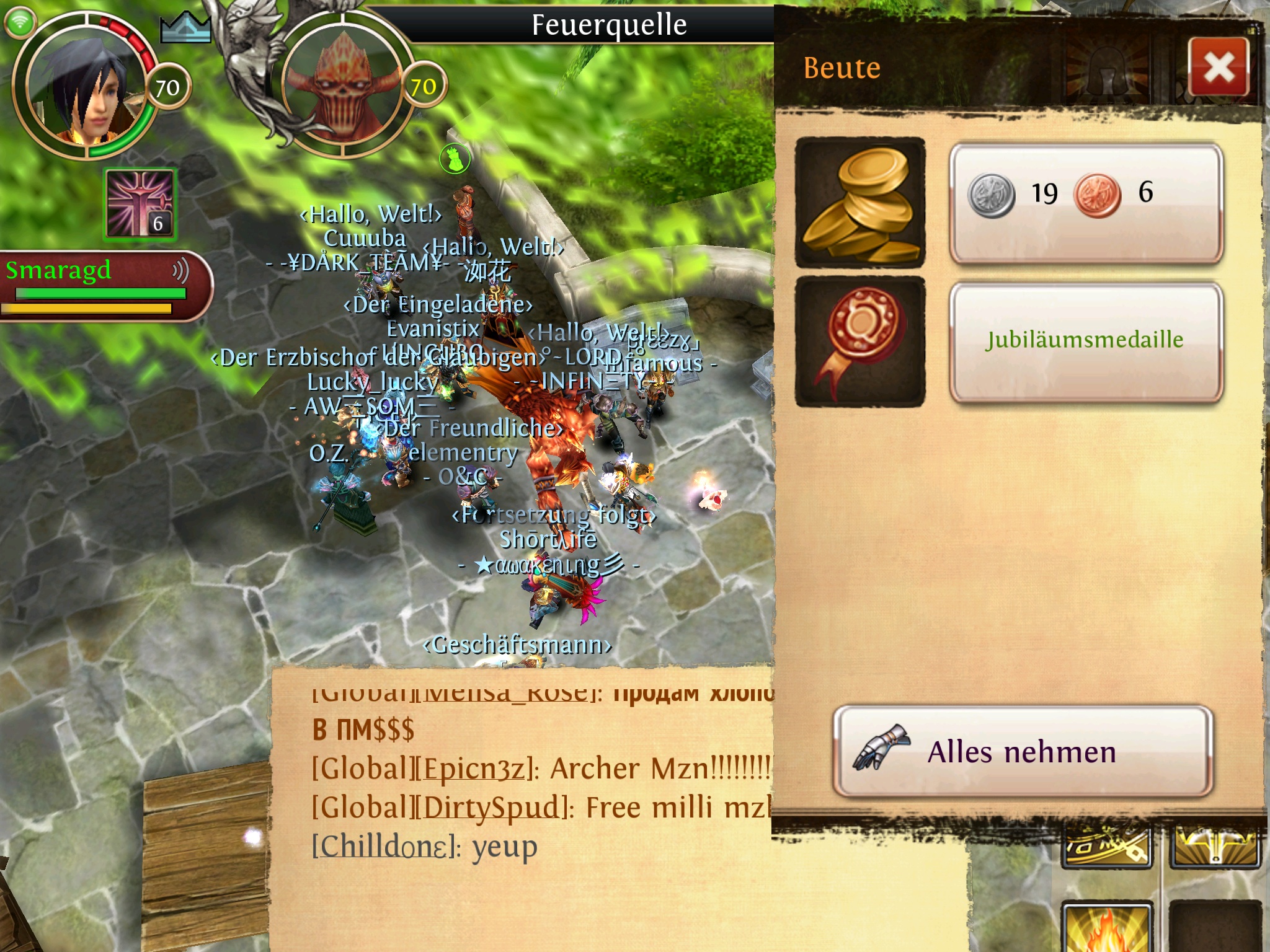Click the DirtySpud player name in chat
The width and height of the screenshot is (1270, 952).
(490, 808)
